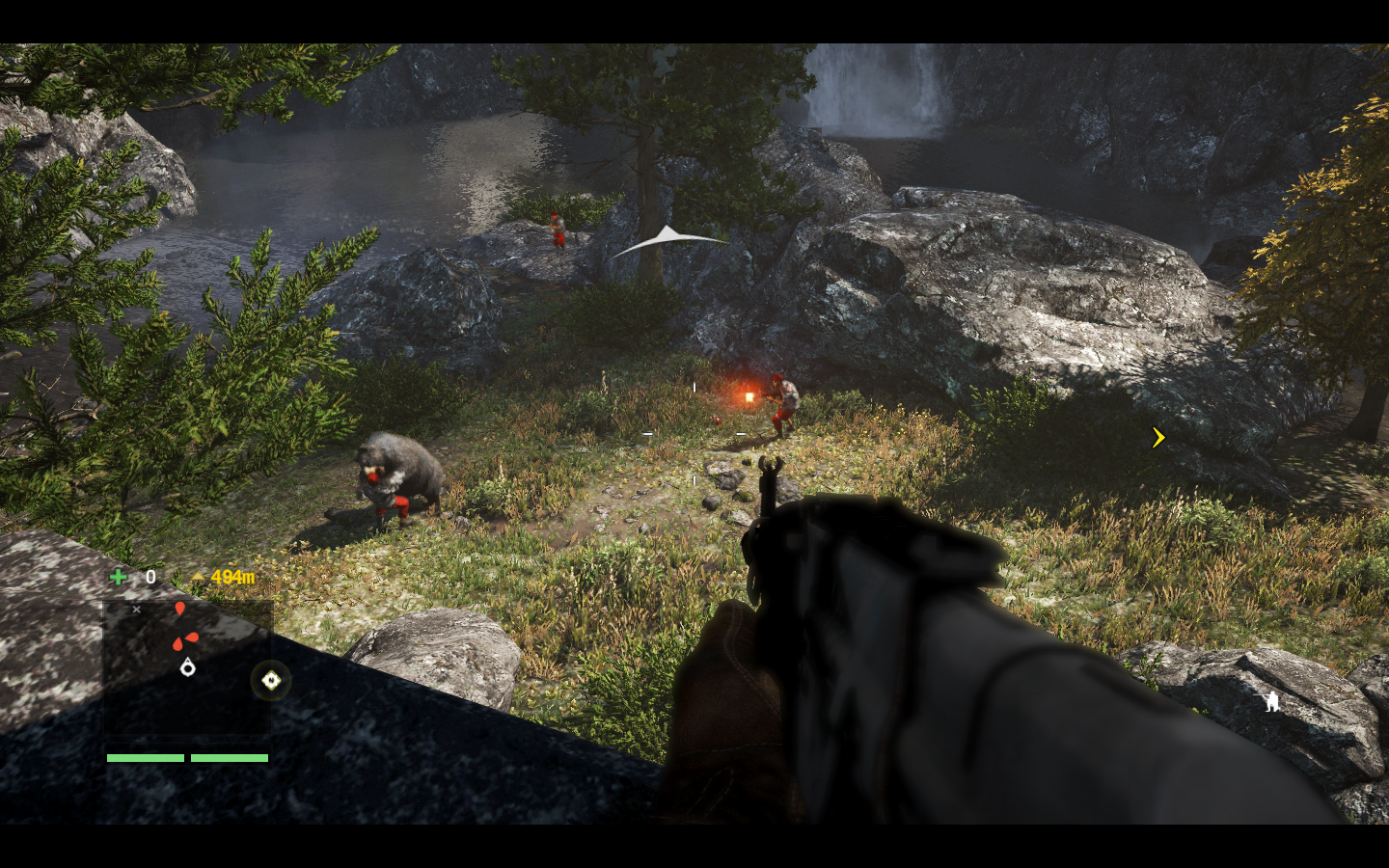The width and height of the screenshot is (1389, 868).
Task: Click the white enemy detection arc indicator
Action: tap(668, 239)
